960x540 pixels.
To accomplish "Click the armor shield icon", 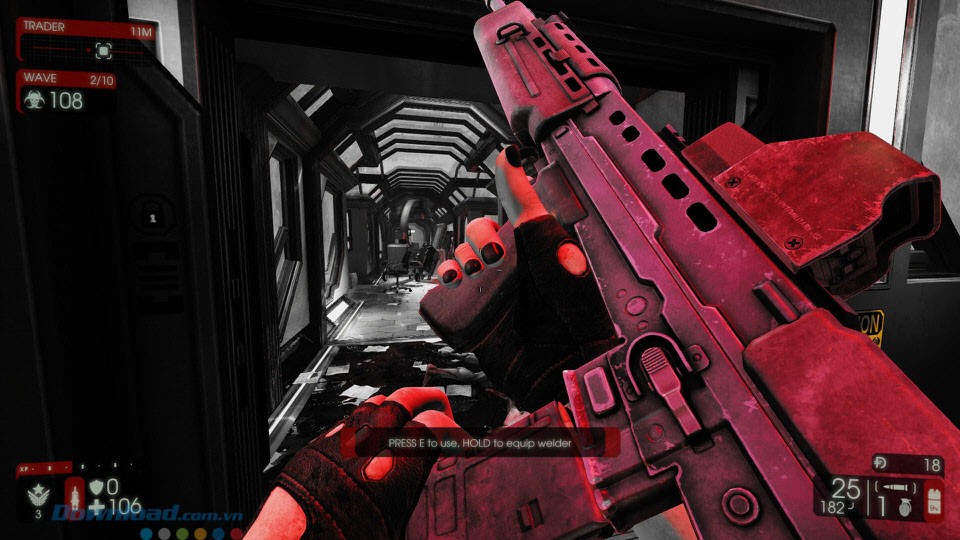I will [x=96, y=486].
